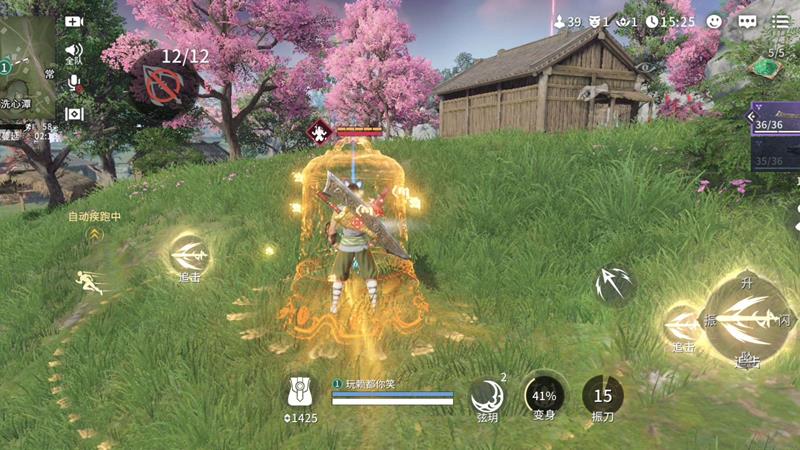
Task: Open the emoji emote menu
Action: click(x=714, y=21)
